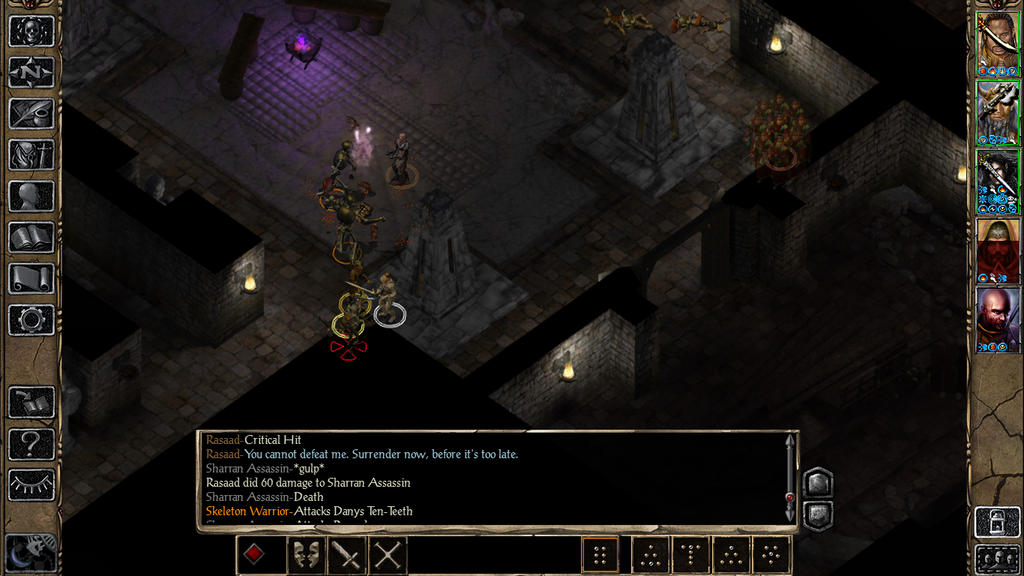Viewport: 1024px width, 576px height.
Task: Select the crossed weapons action slot
Action: (x=387, y=555)
